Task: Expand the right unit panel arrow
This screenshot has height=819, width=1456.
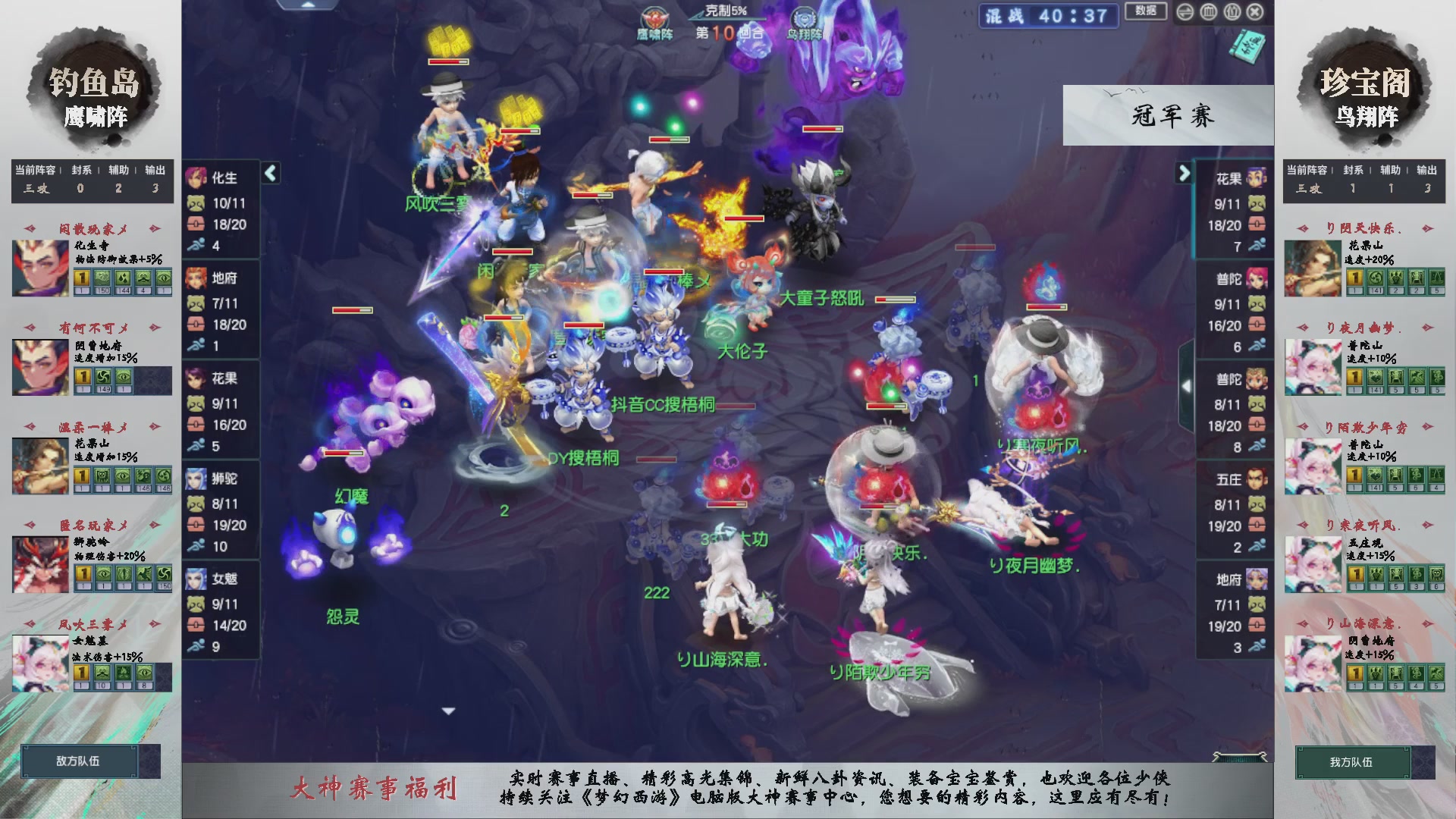Action: click(1183, 173)
